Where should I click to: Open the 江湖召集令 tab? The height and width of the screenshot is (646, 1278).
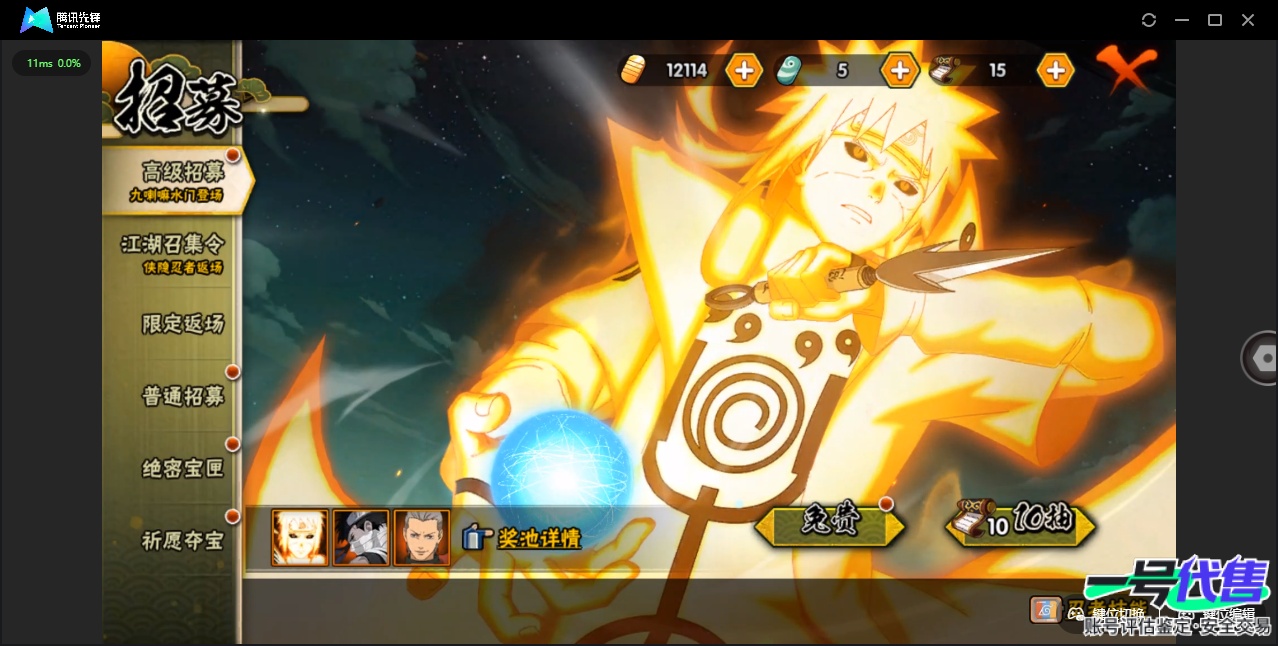tap(172, 251)
